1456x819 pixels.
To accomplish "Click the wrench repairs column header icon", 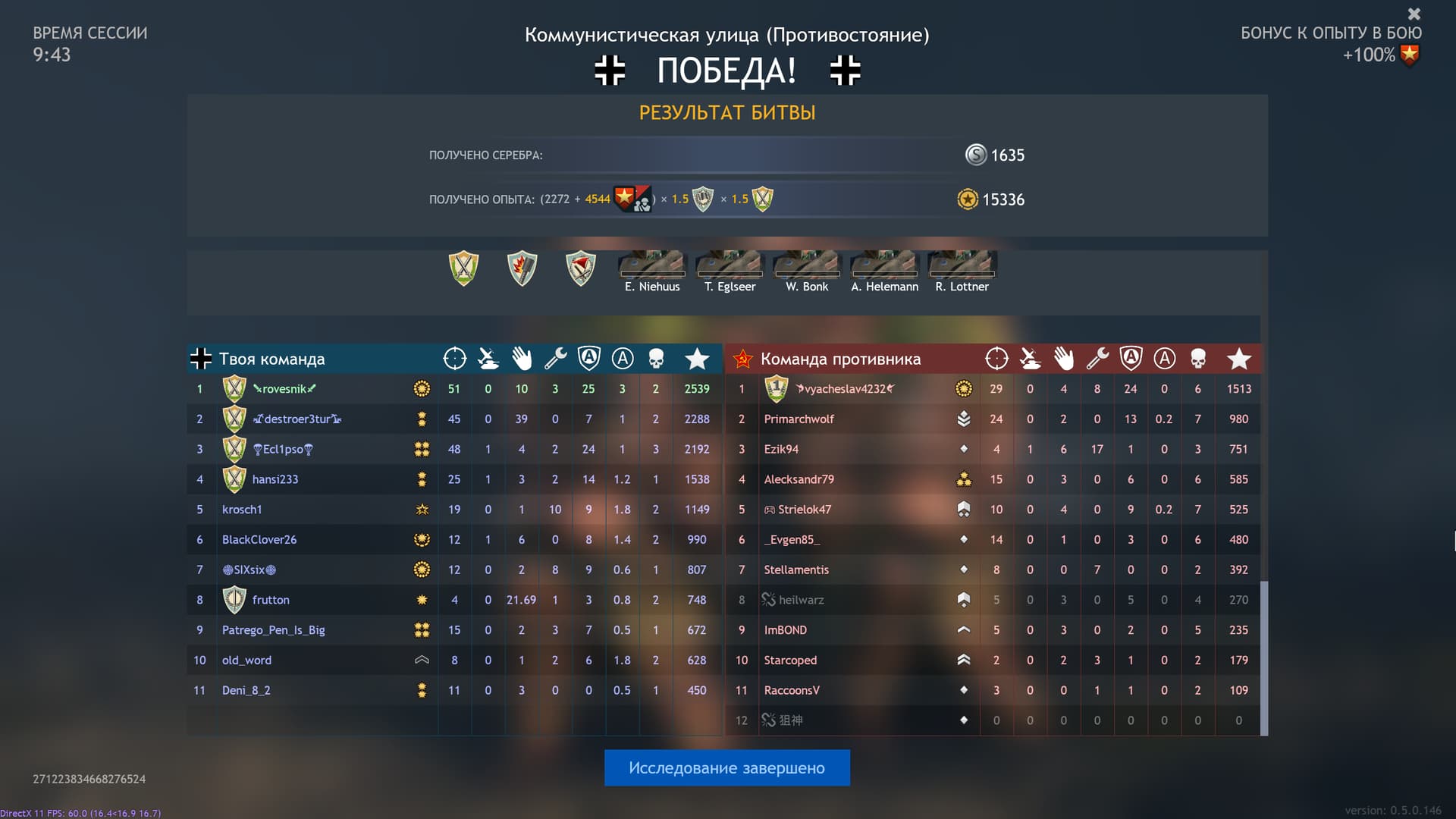I will pyautogui.click(x=556, y=358).
